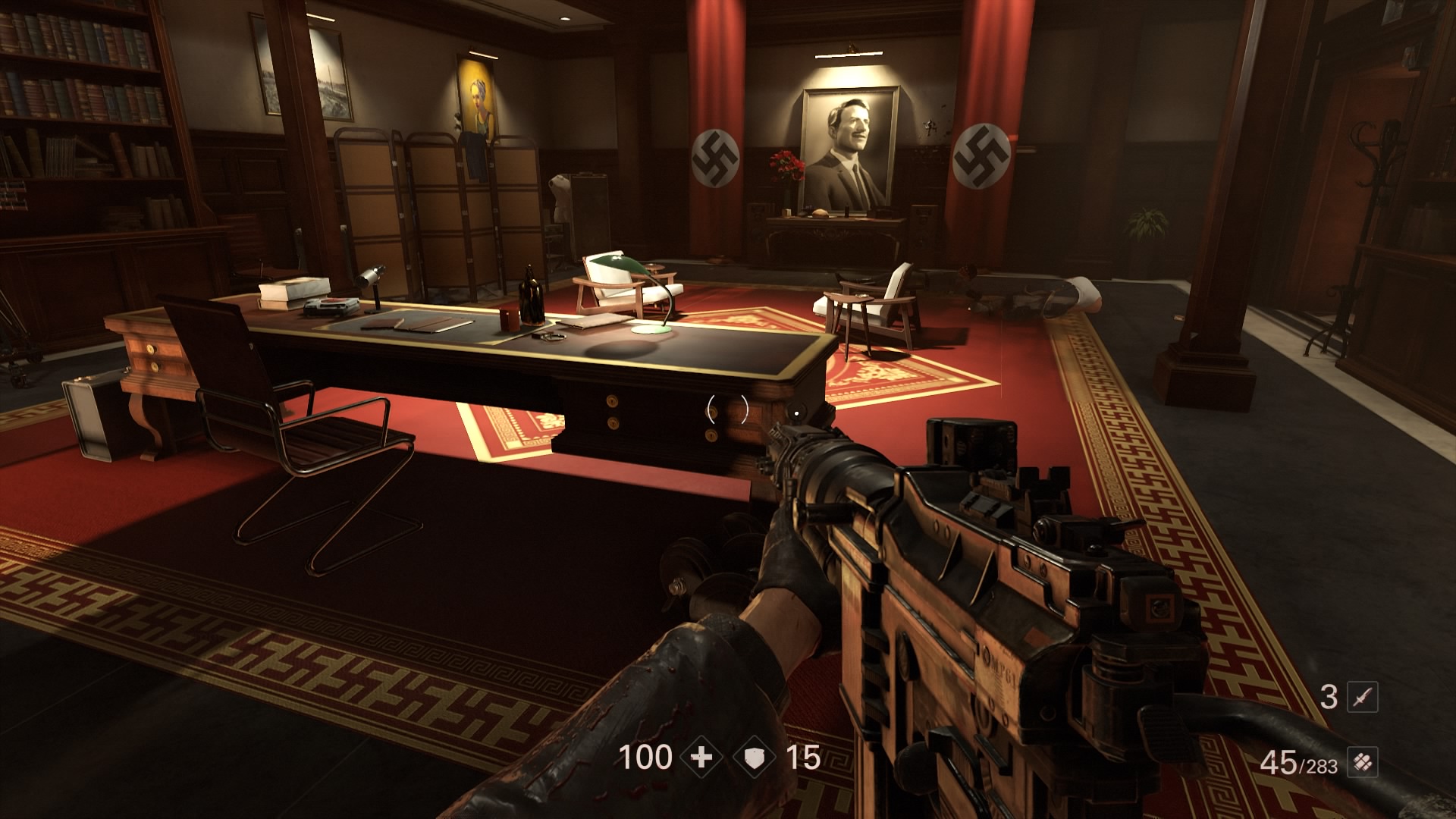Click the armor shield icon

(755, 758)
